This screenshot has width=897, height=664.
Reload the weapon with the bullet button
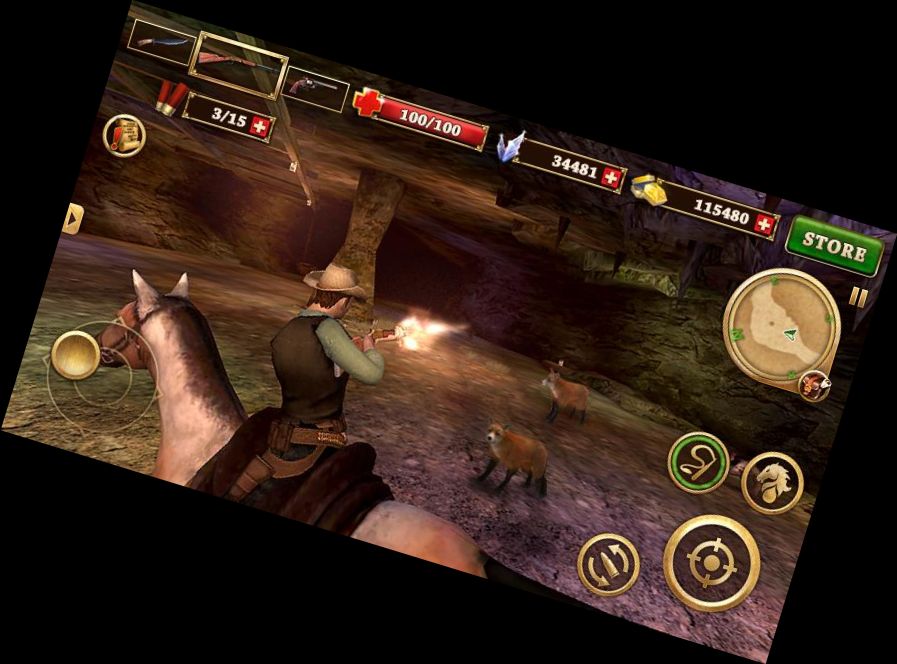609,563
